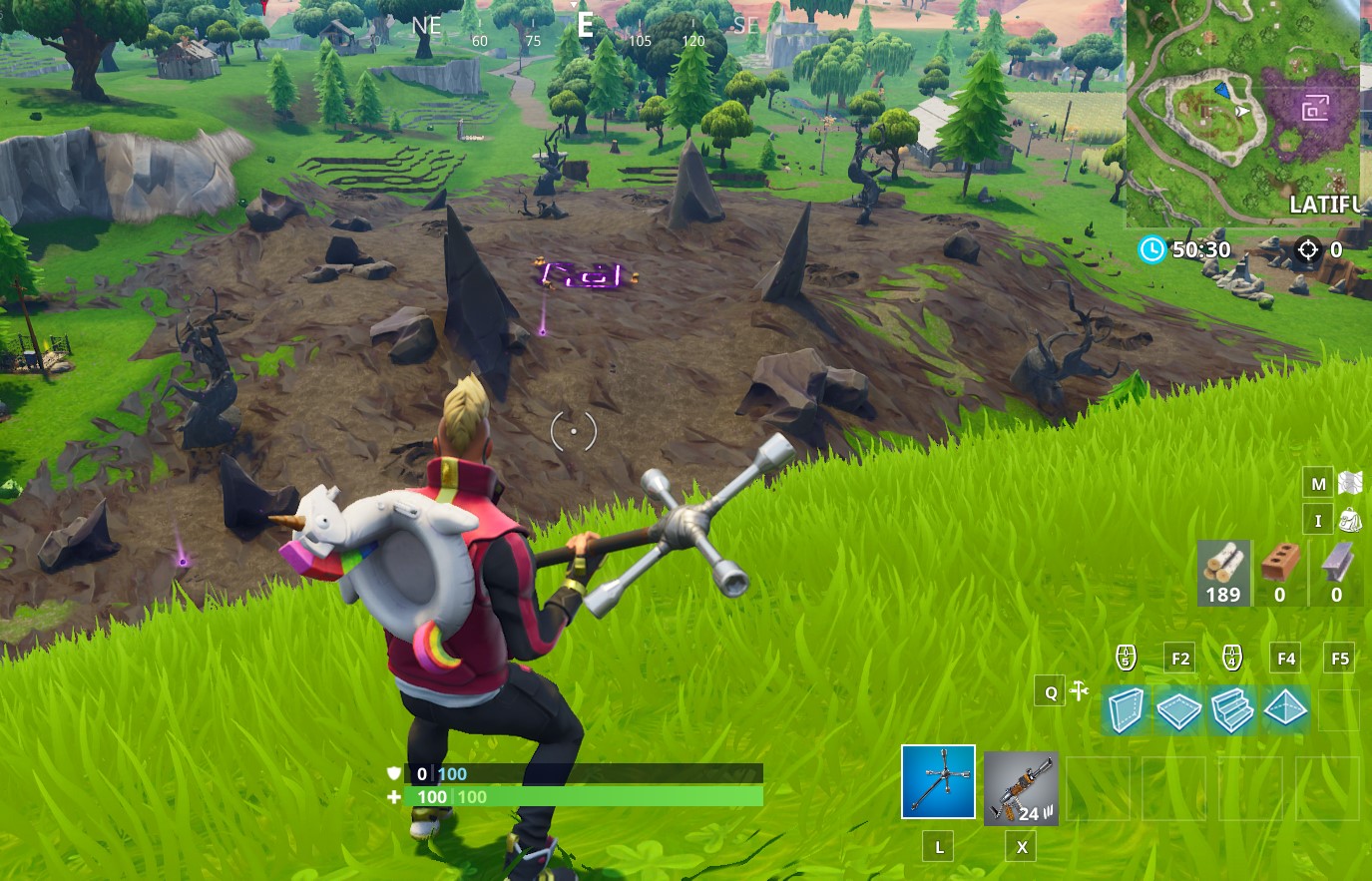Viewport: 1372px width, 881px height.
Task: Toggle build mode with the tools icon
Action: tap(1079, 691)
